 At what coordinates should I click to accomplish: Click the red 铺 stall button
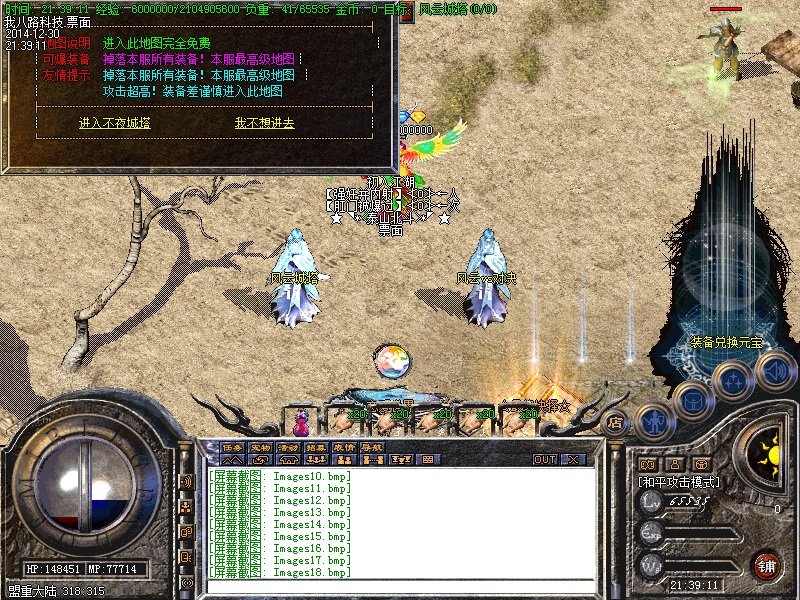[767, 564]
